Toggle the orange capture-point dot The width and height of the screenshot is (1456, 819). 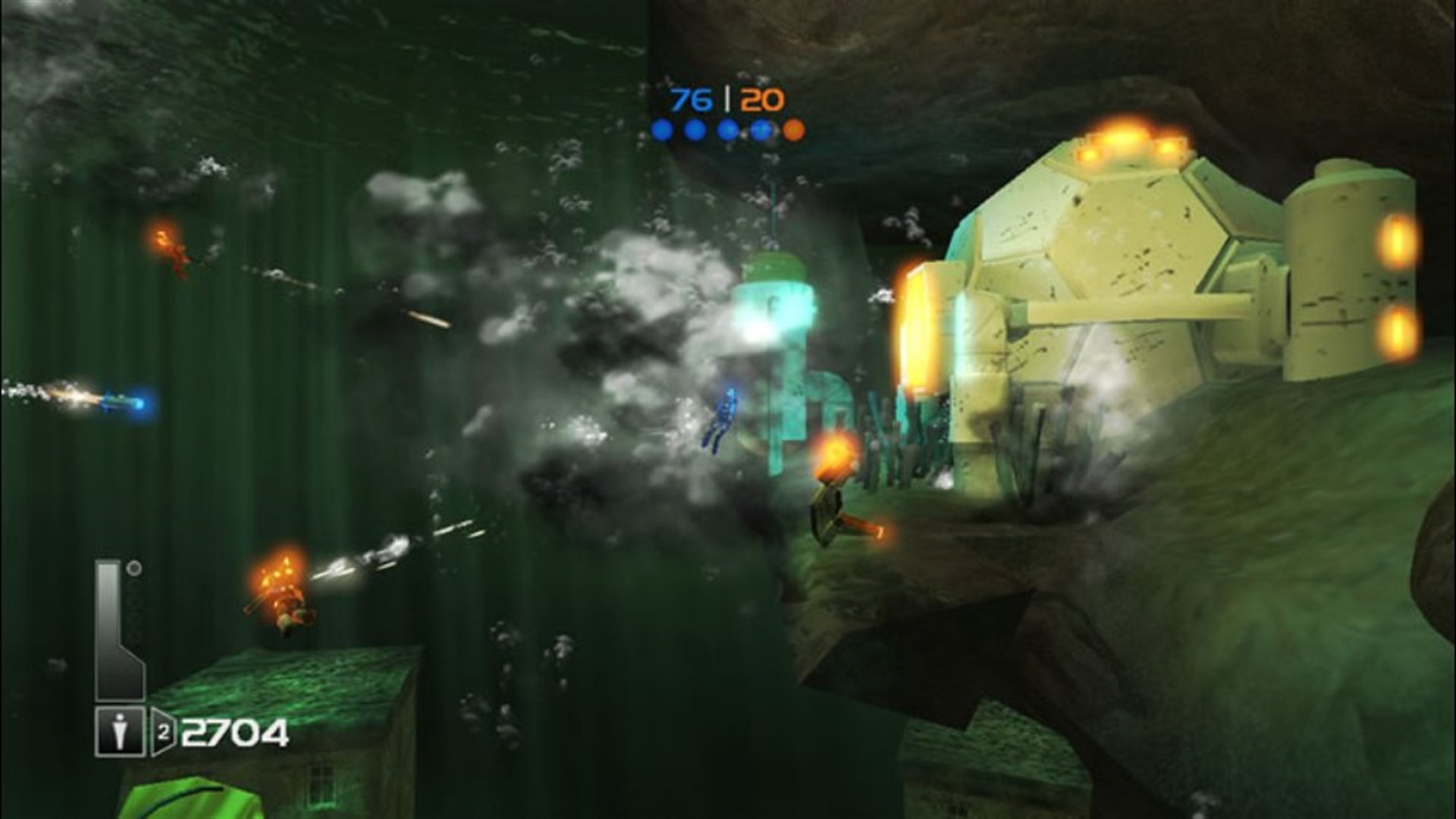point(794,129)
